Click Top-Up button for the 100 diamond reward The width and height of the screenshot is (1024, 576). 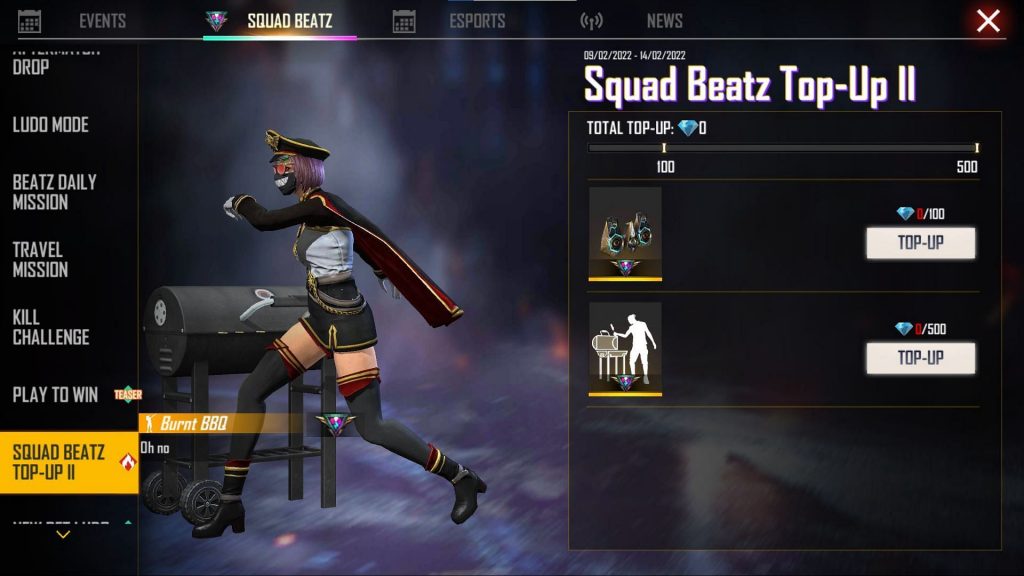[920, 242]
